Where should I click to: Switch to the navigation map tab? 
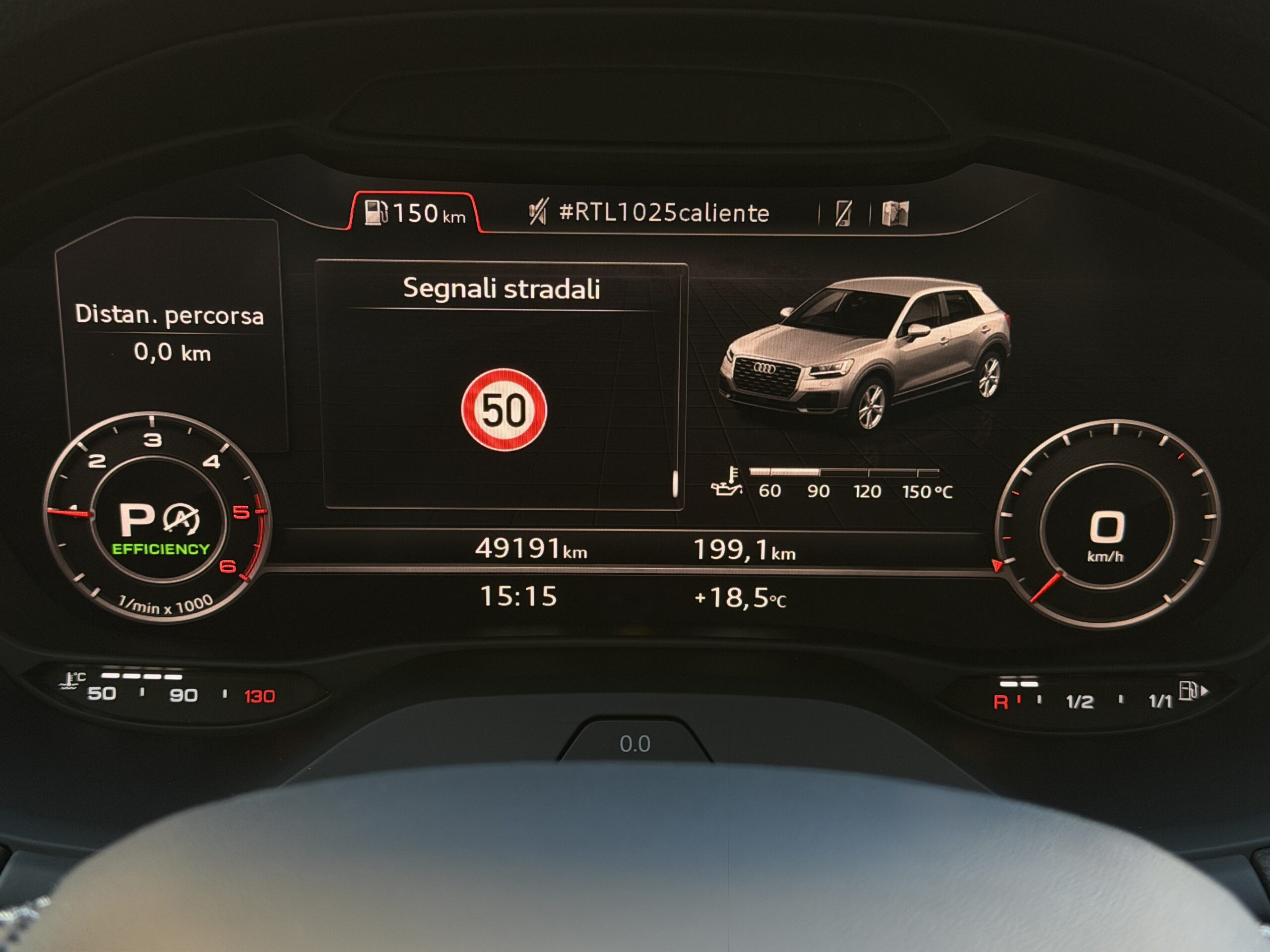click(894, 214)
